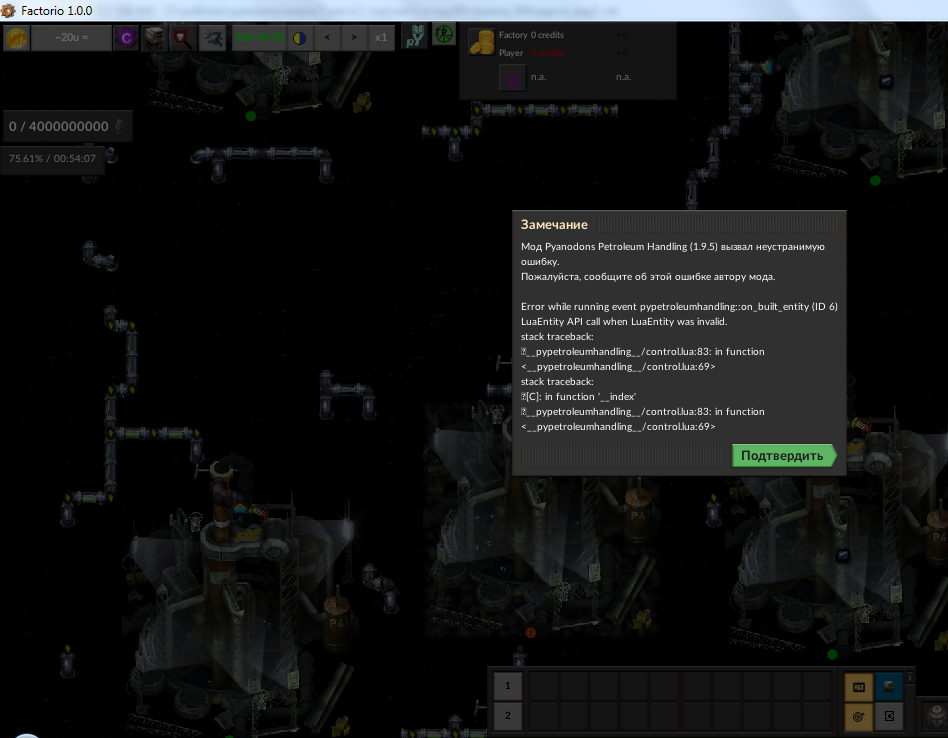Screen dimensions: 948x738
Task: Select quickbar row 2 button
Action: (508, 716)
